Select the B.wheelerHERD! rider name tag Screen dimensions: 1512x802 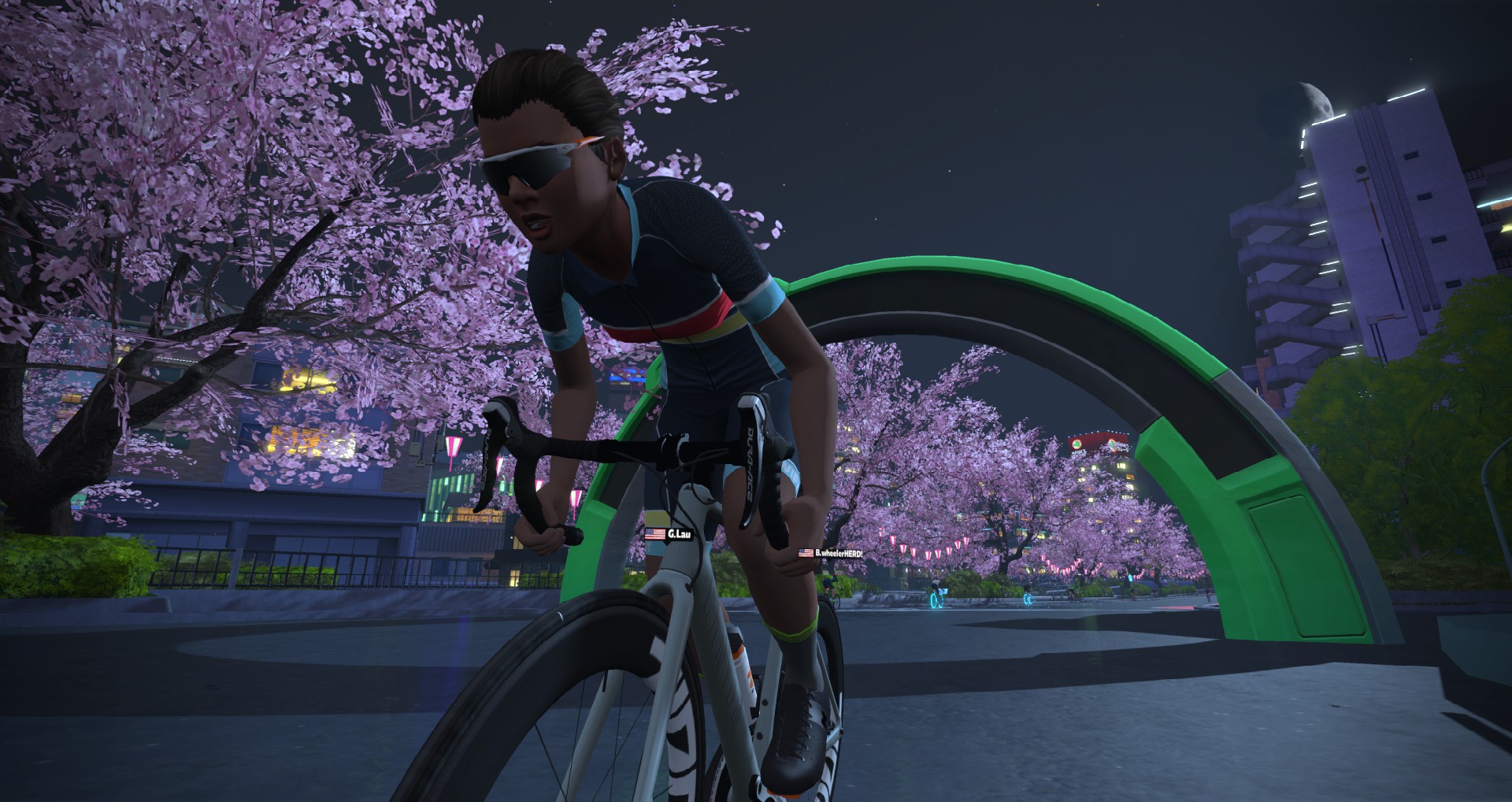click(831, 553)
